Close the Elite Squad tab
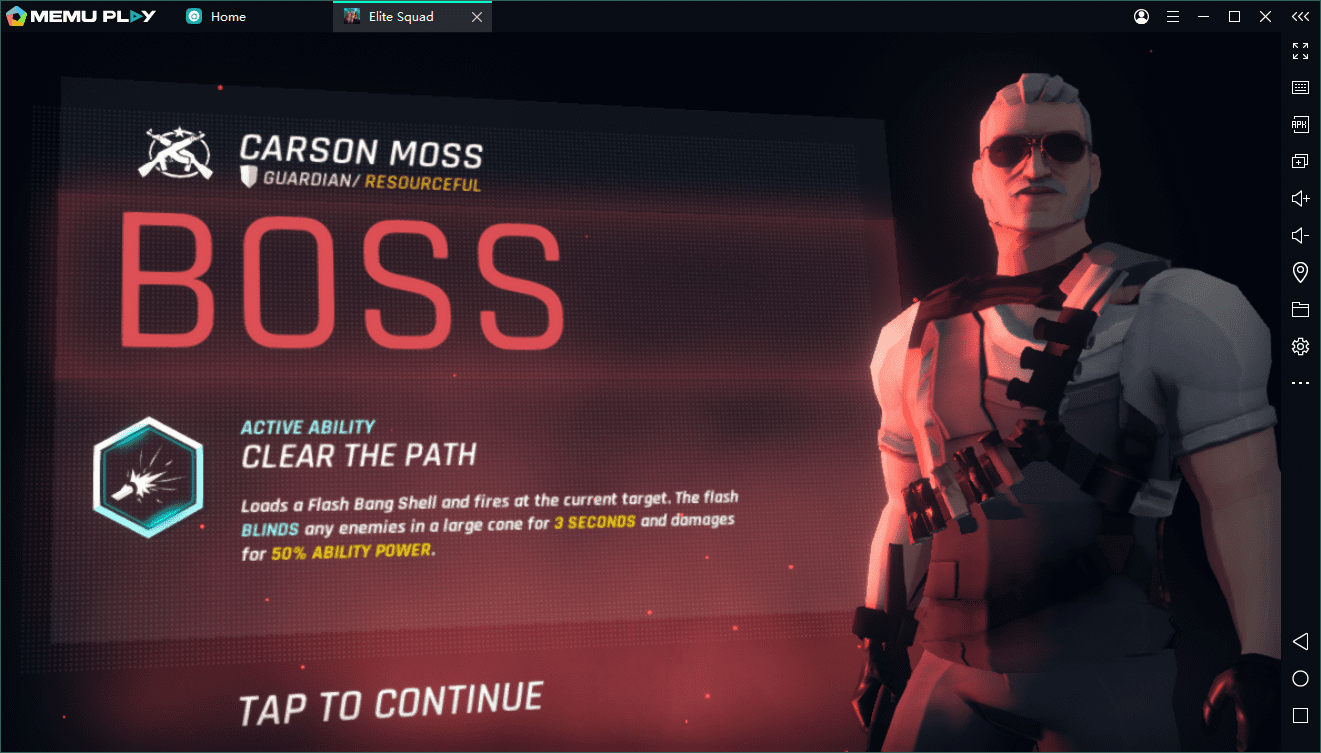The height and width of the screenshot is (753, 1321). [477, 17]
